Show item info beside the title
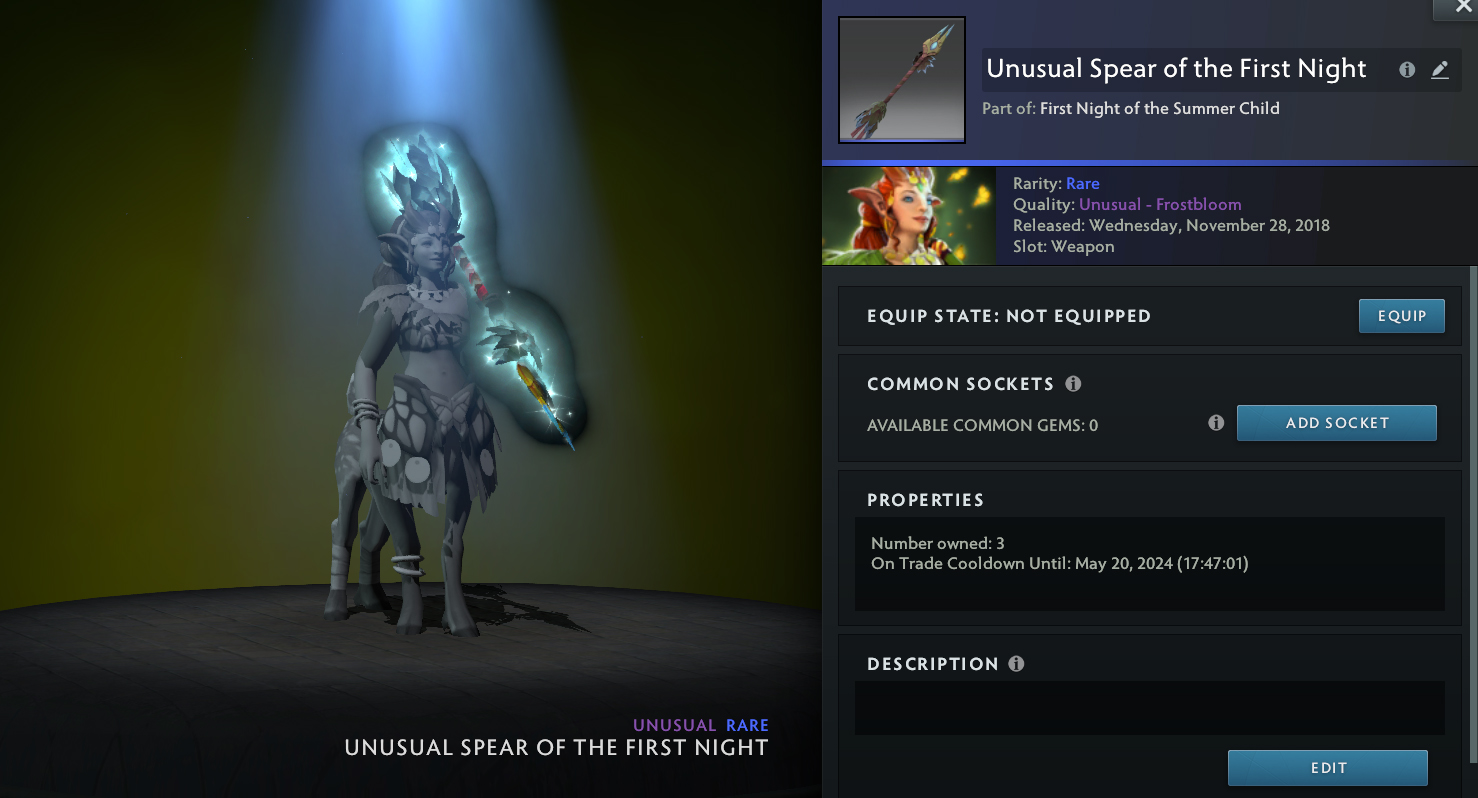The image size is (1478, 798). click(x=1407, y=70)
